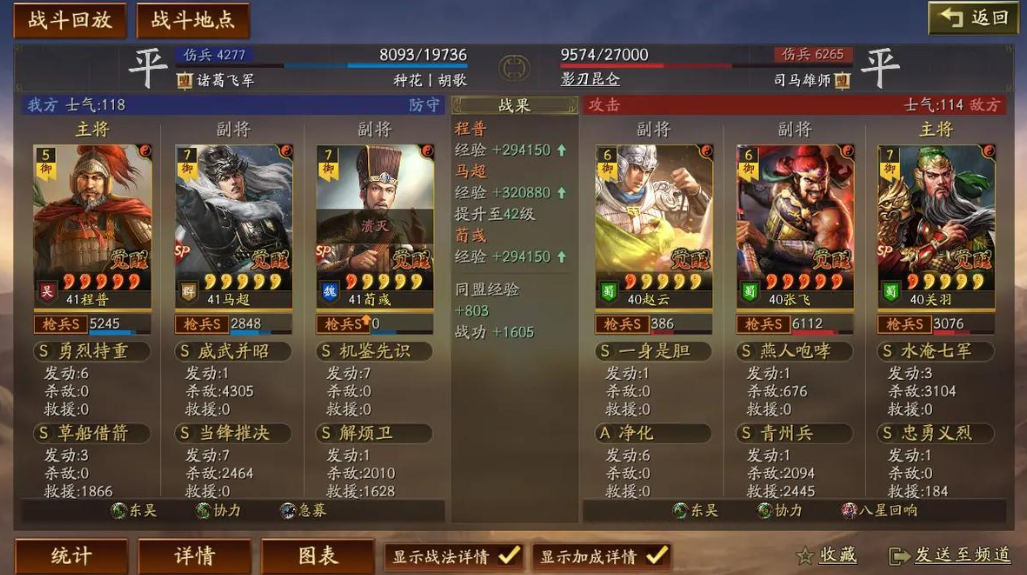Open the 图表 chart view
This screenshot has width=1027, height=575.
point(317,556)
